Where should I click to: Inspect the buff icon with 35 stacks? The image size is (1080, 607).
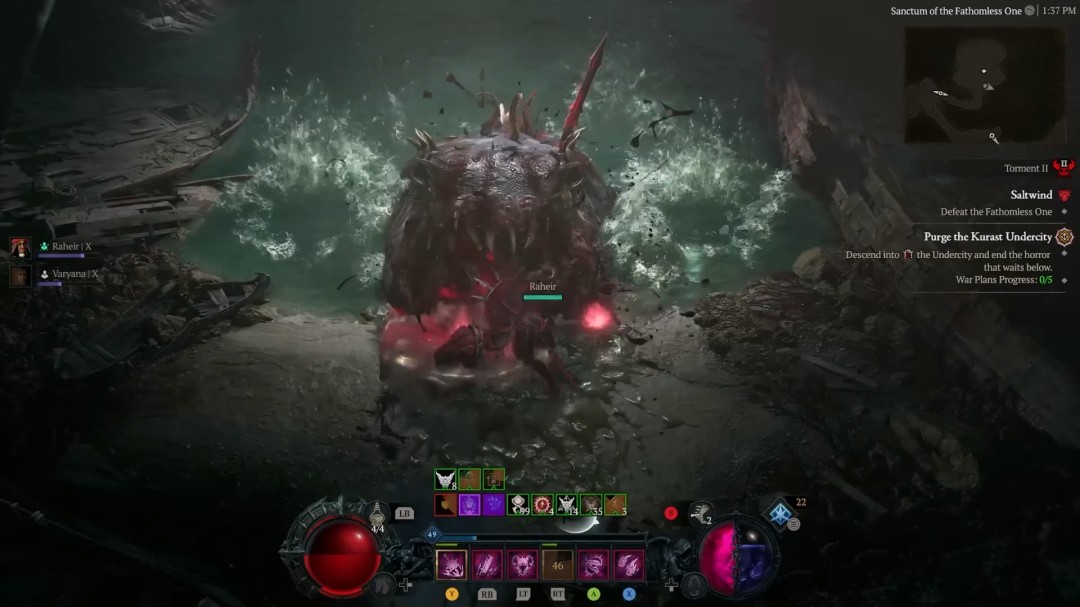tap(591, 505)
